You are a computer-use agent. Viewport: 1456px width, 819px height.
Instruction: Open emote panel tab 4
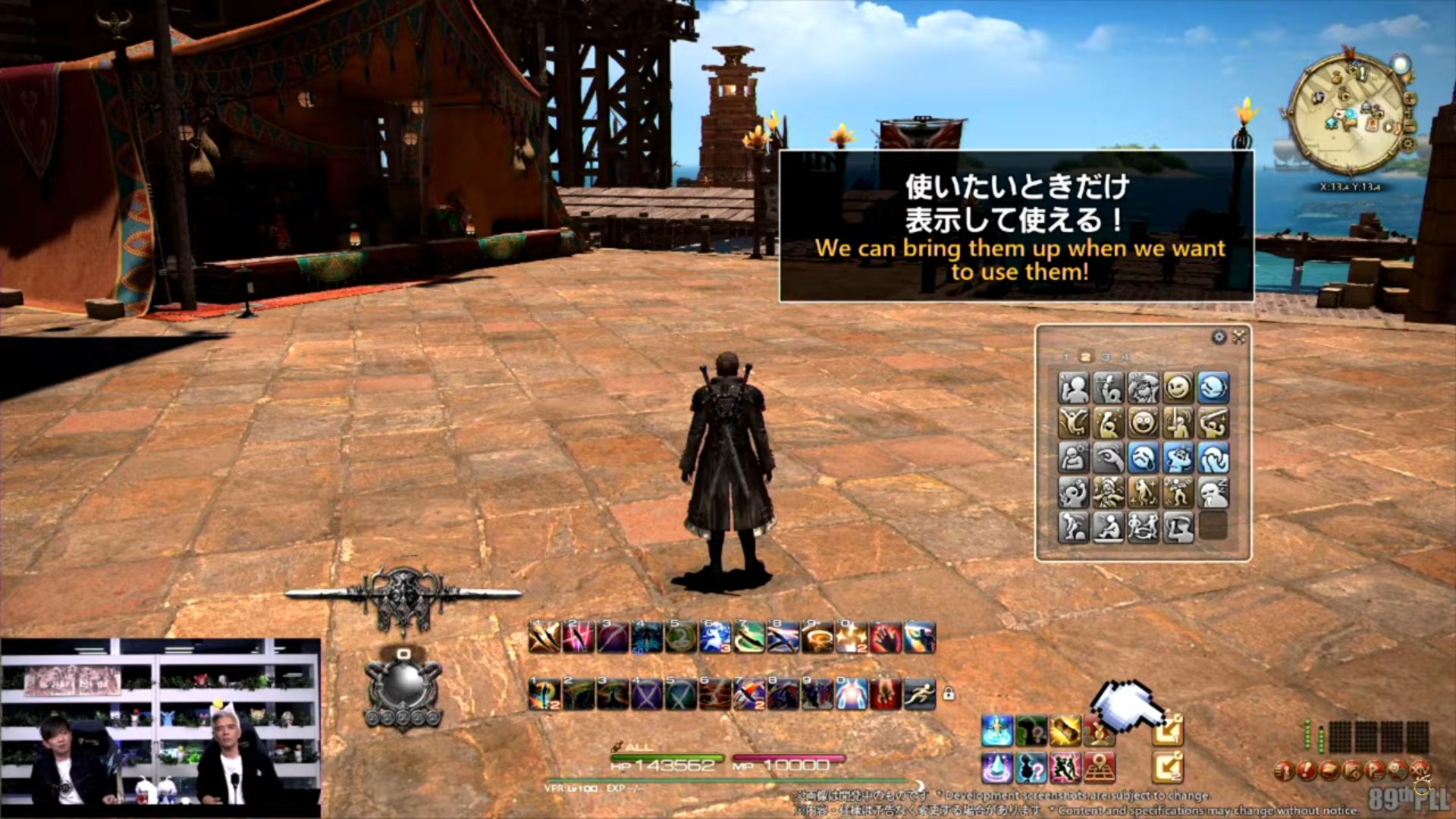[1125, 356]
